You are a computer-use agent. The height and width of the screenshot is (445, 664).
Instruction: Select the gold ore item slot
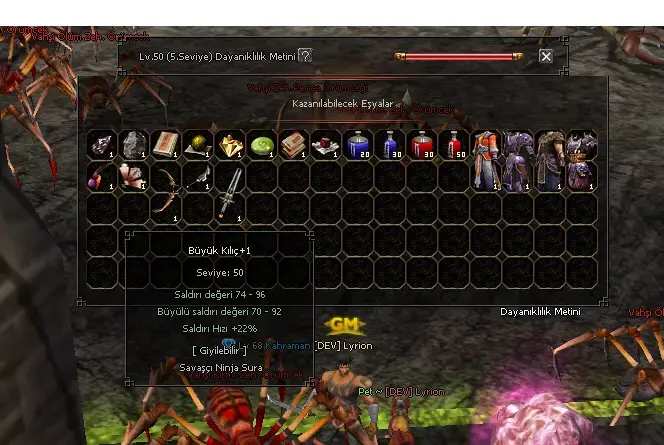(x=230, y=145)
